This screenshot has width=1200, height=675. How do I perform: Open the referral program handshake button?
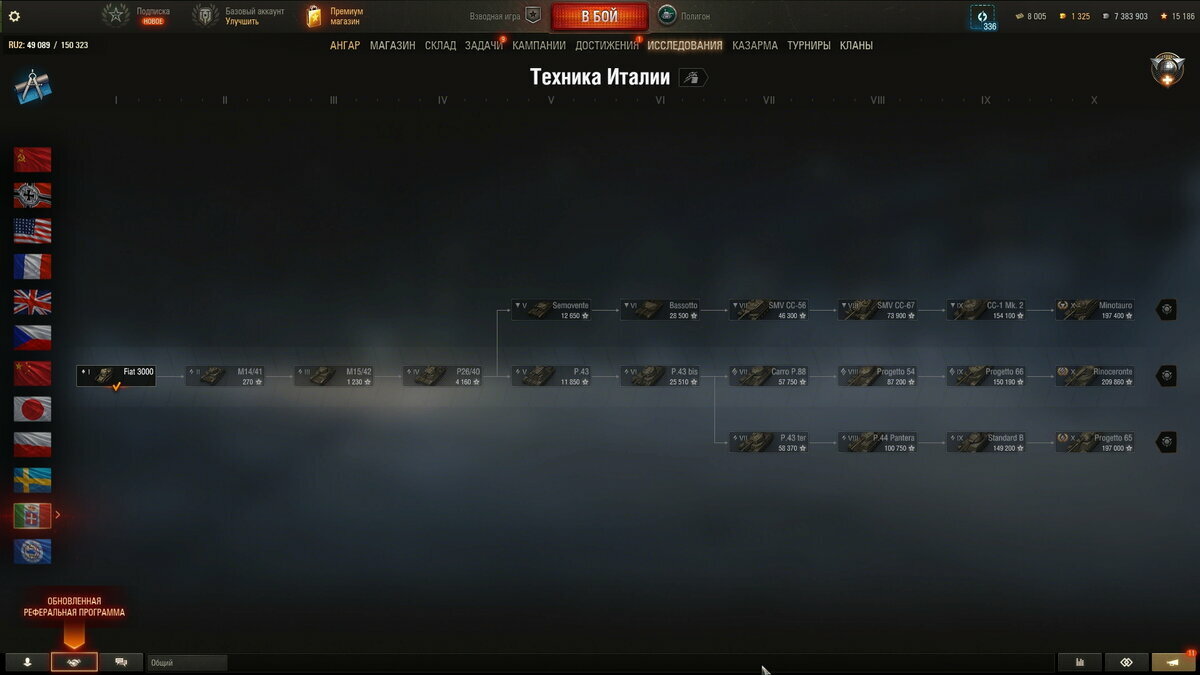click(x=74, y=662)
